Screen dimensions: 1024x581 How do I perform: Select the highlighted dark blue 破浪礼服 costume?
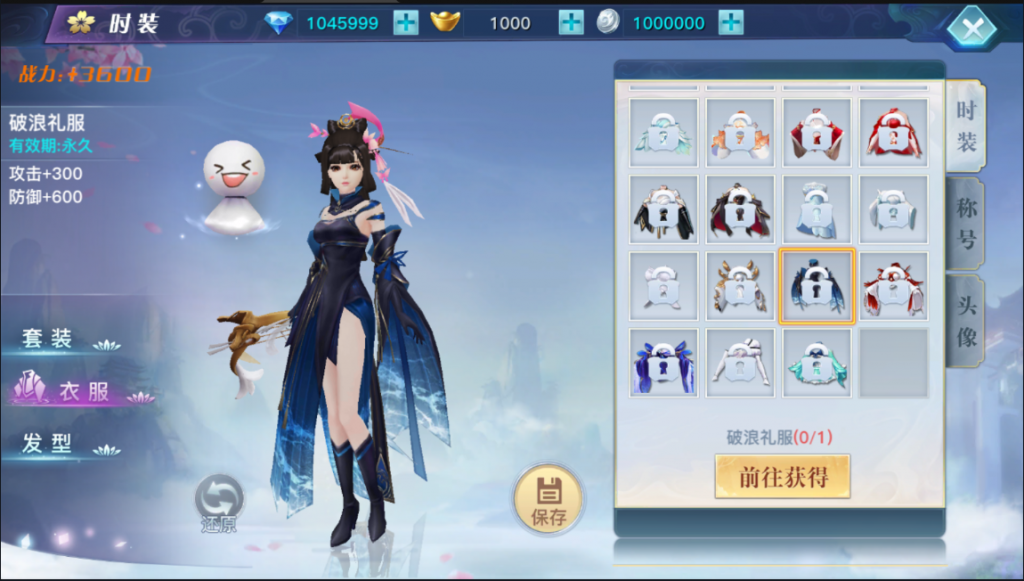pos(816,287)
